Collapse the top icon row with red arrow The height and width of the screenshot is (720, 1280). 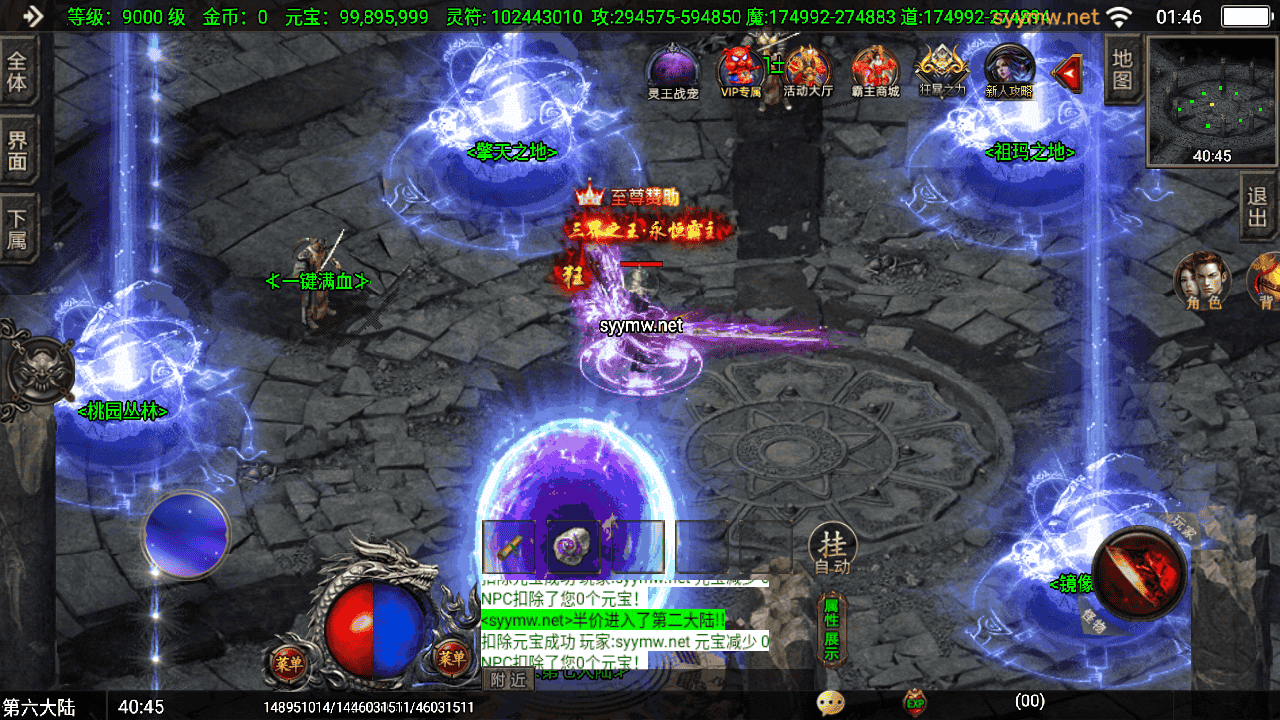pyautogui.click(x=1068, y=72)
